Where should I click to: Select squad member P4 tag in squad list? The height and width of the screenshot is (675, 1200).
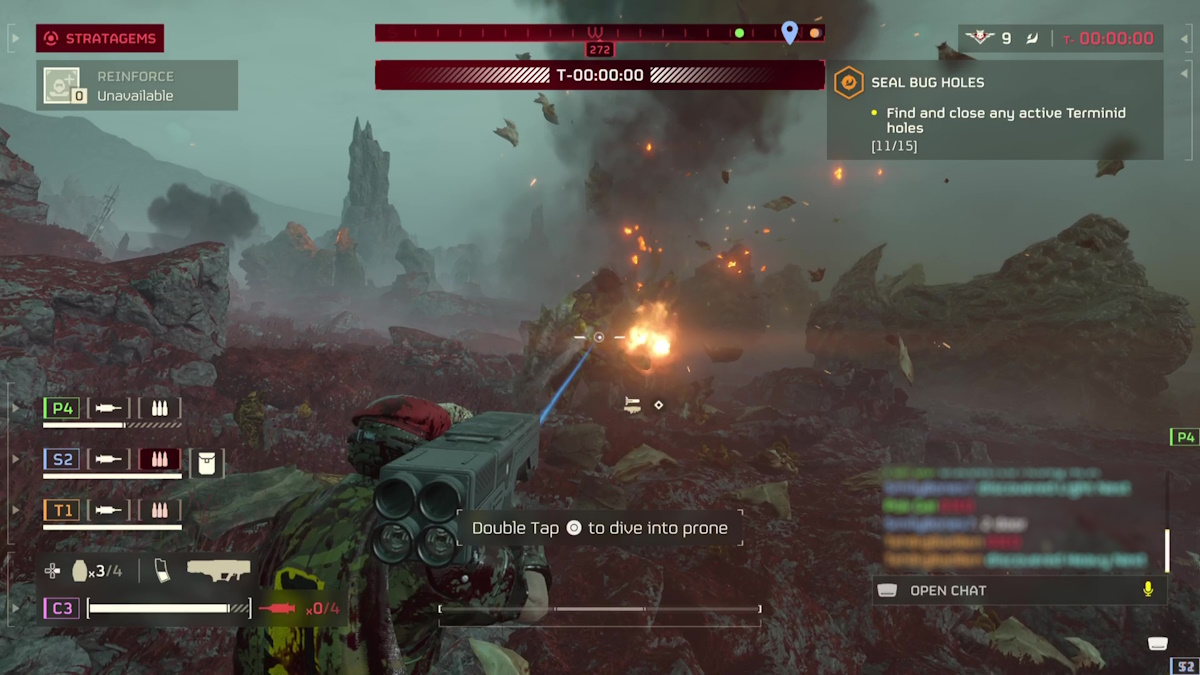coord(62,408)
